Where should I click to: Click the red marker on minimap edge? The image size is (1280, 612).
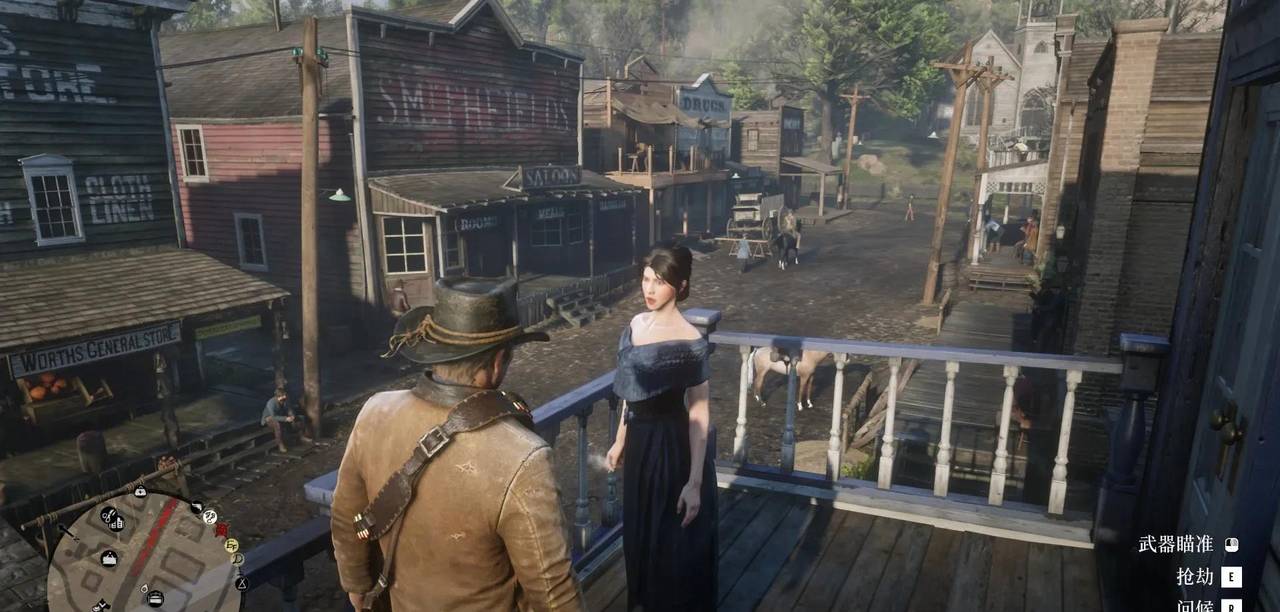(221, 530)
